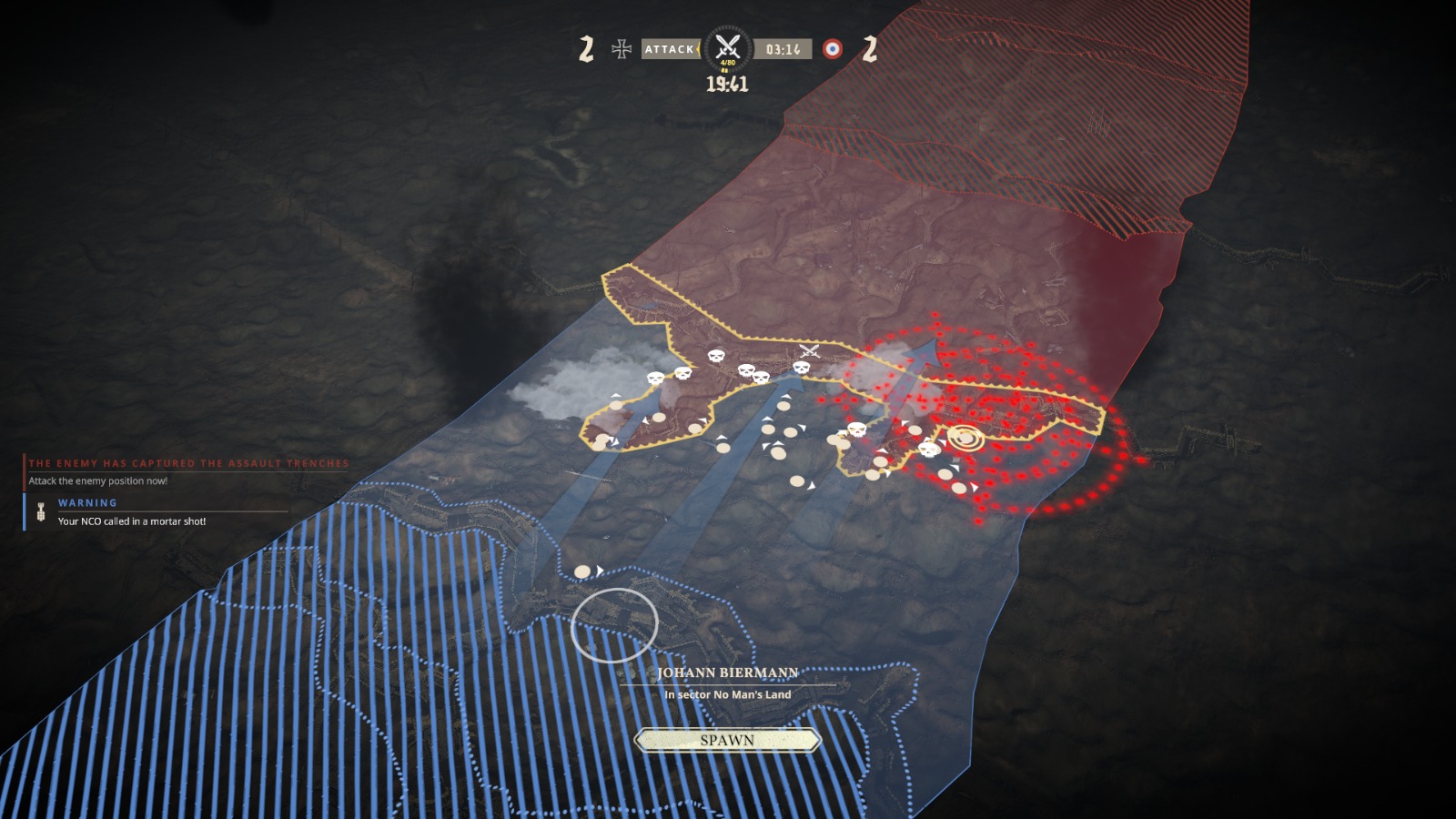Click the mortar strike target marker
Screen dimensions: 1456x819
[965, 439]
